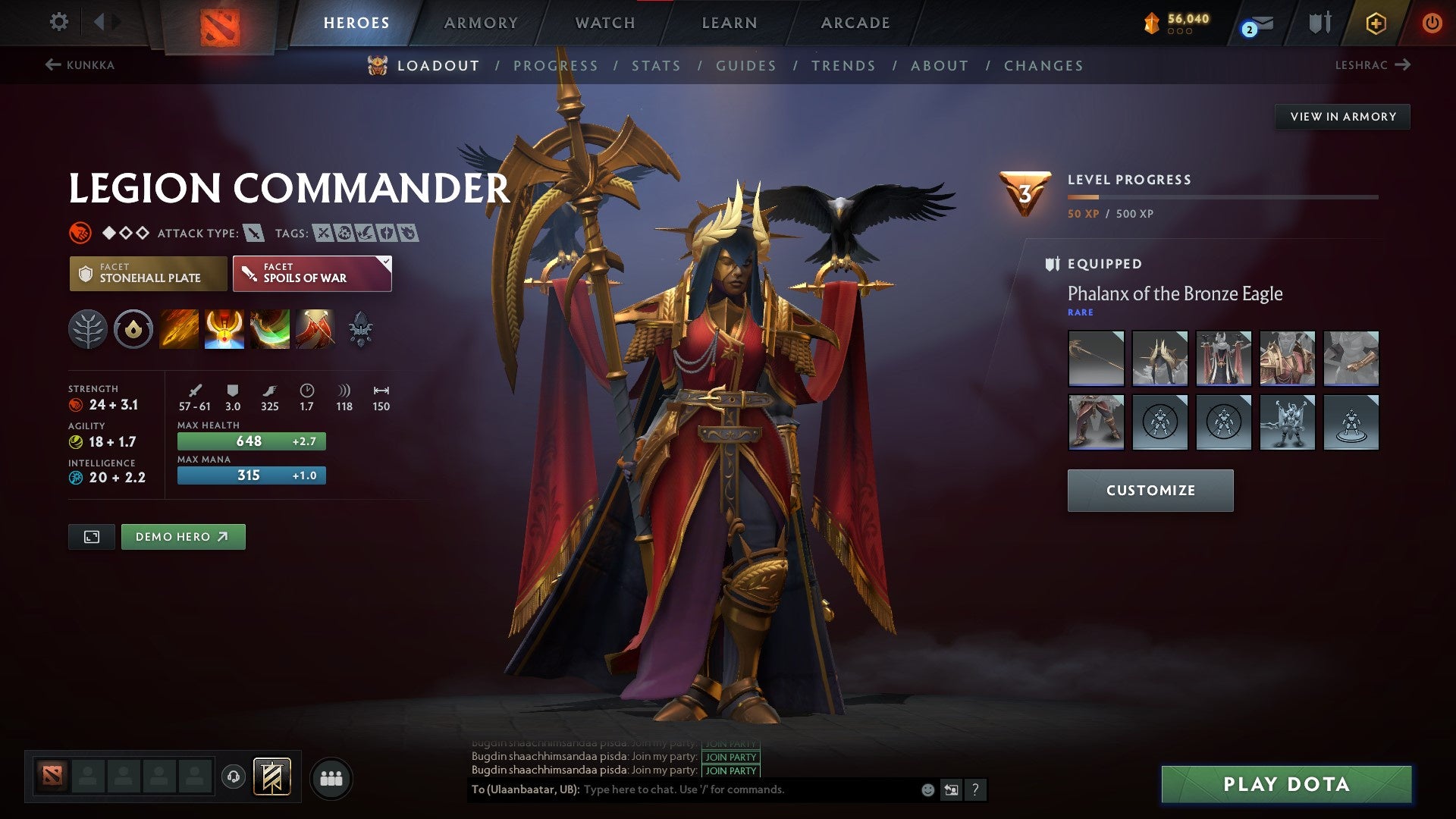Enable the Spoils of War facet
This screenshot has width=1456, height=819.
coord(311,273)
